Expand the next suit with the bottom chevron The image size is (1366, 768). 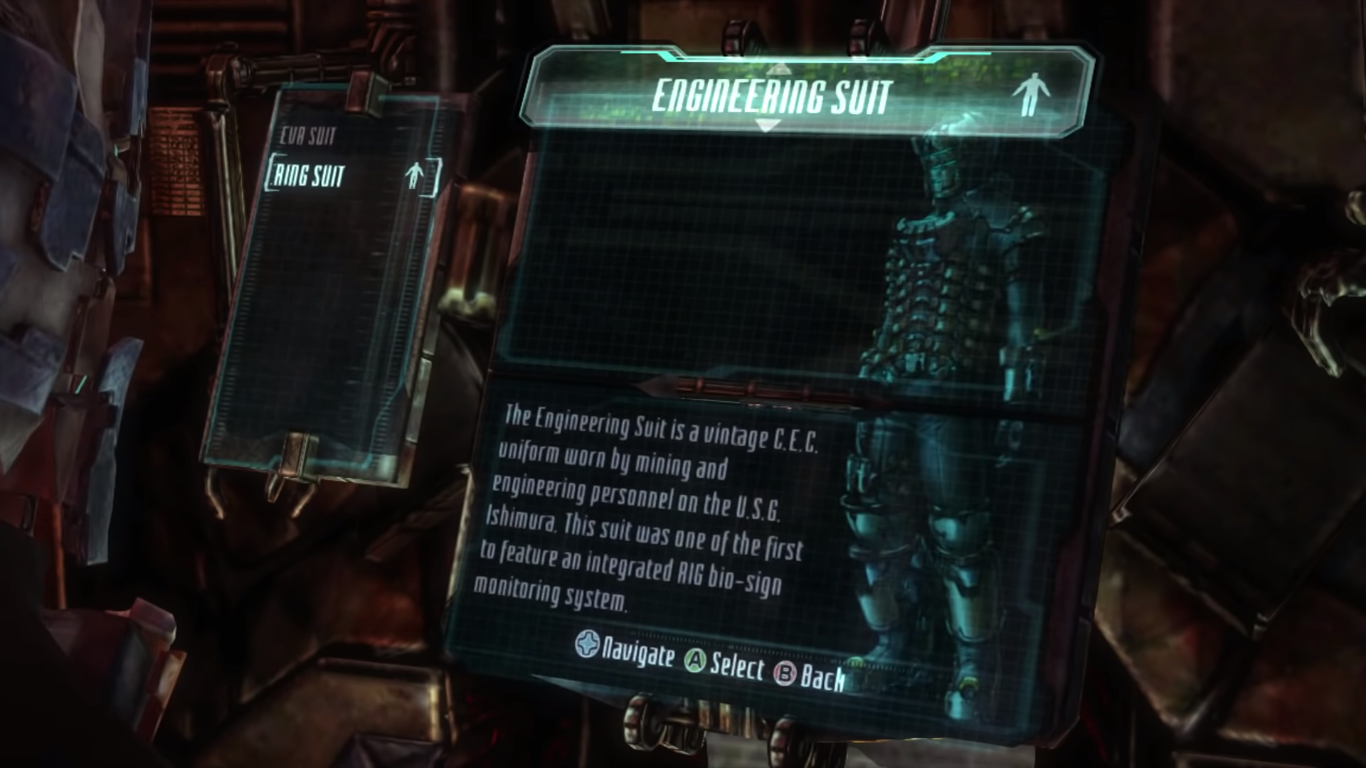coord(767,127)
